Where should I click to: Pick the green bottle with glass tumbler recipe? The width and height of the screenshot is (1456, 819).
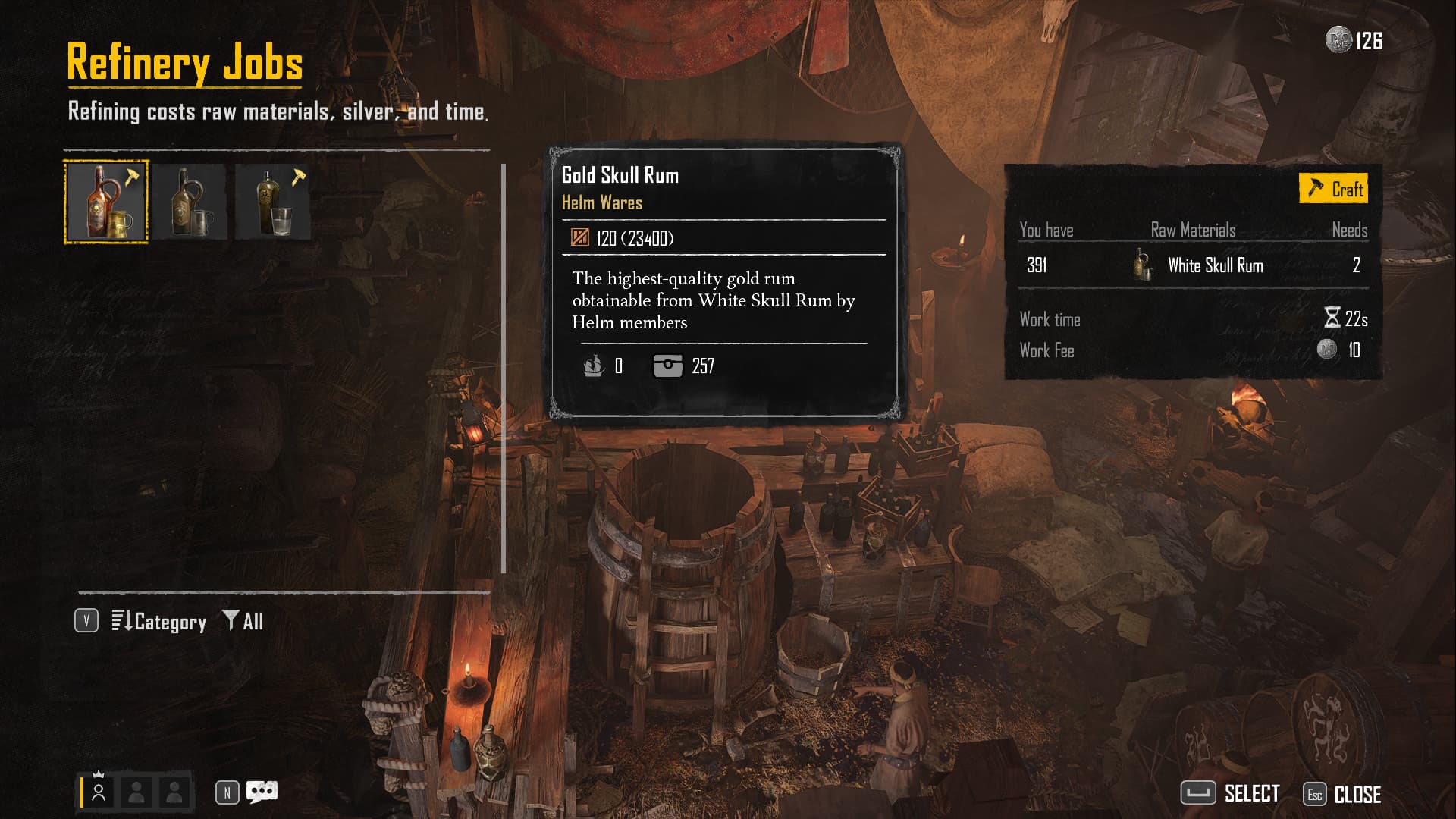coord(273,202)
